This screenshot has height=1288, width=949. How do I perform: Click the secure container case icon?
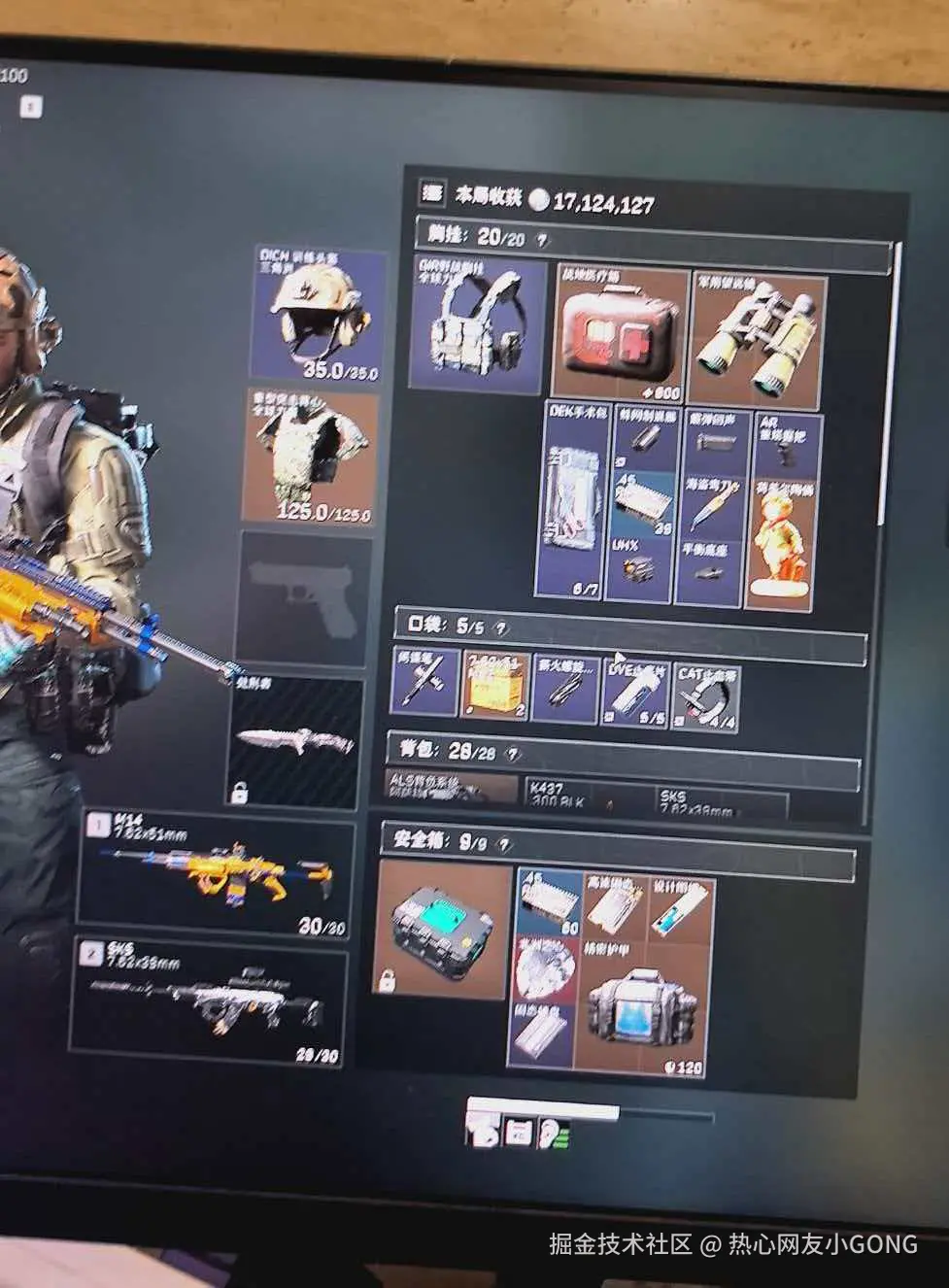pyautogui.click(x=443, y=929)
